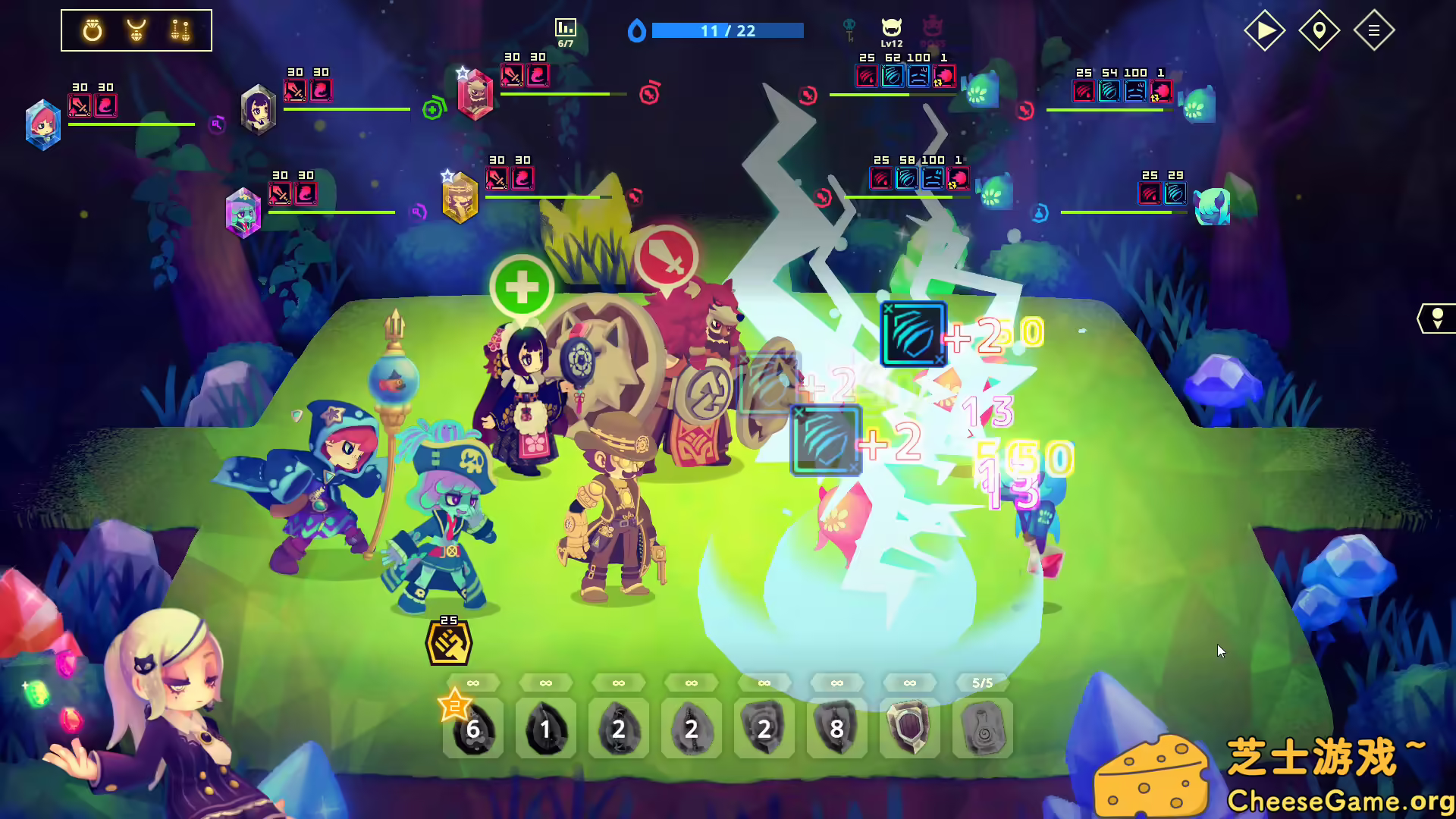Viewport: 1456px width, 819px height.
Task: Select the shield card in the hand row
Action: [908, 728]
